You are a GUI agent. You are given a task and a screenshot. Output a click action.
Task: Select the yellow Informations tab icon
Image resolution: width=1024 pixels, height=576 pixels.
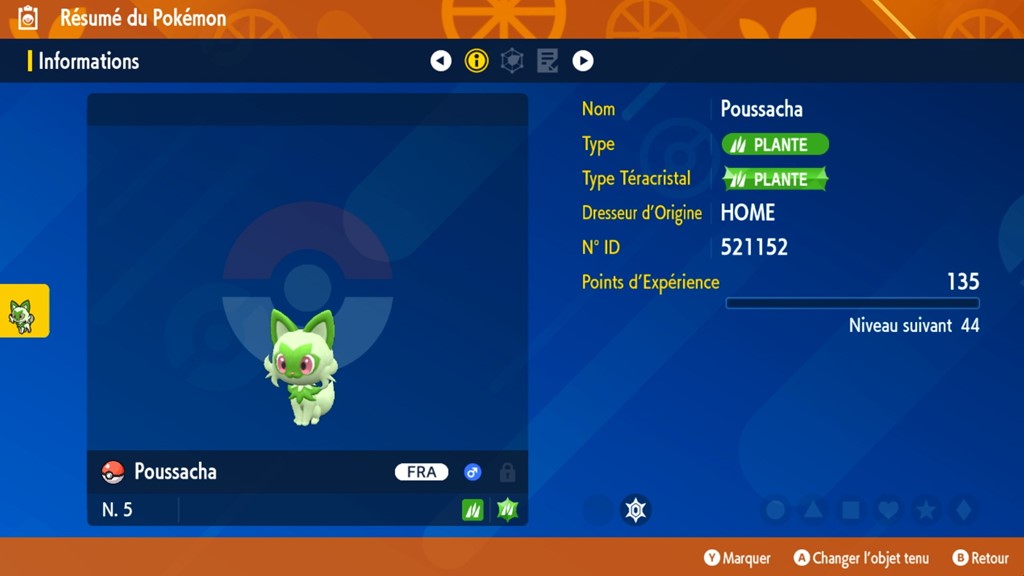(477, 61)
